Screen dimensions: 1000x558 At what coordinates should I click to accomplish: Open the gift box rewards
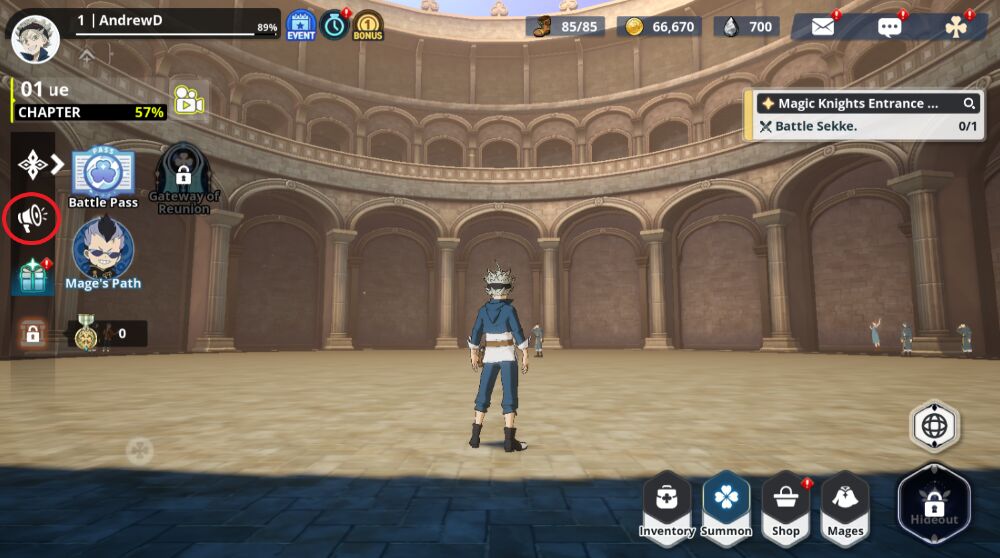[x=32, y=277]
